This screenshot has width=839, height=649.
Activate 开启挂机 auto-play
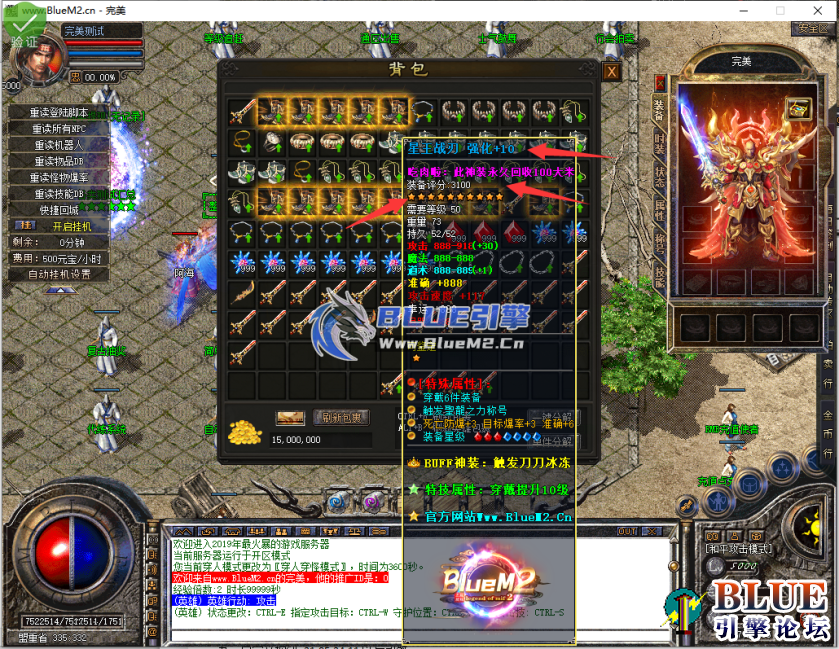pyautogui.click(x=71, y=226)
